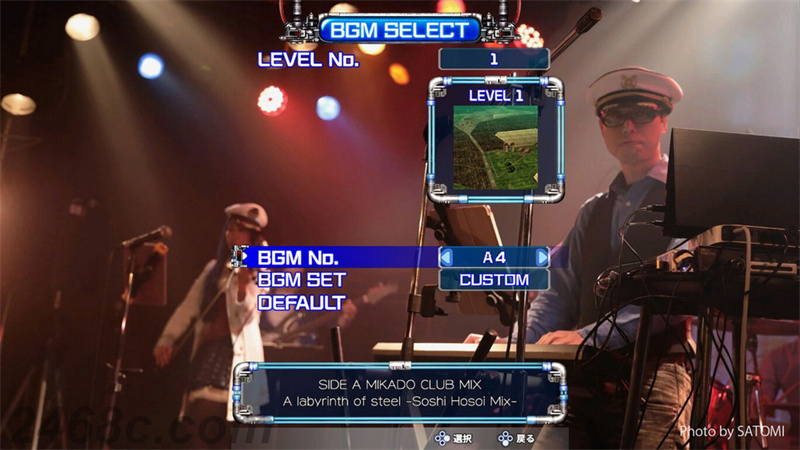Viewport: 800px width, 450px height.
Task: Click the Level 1 stage thumbnail
Action: [x=495, y=148]
